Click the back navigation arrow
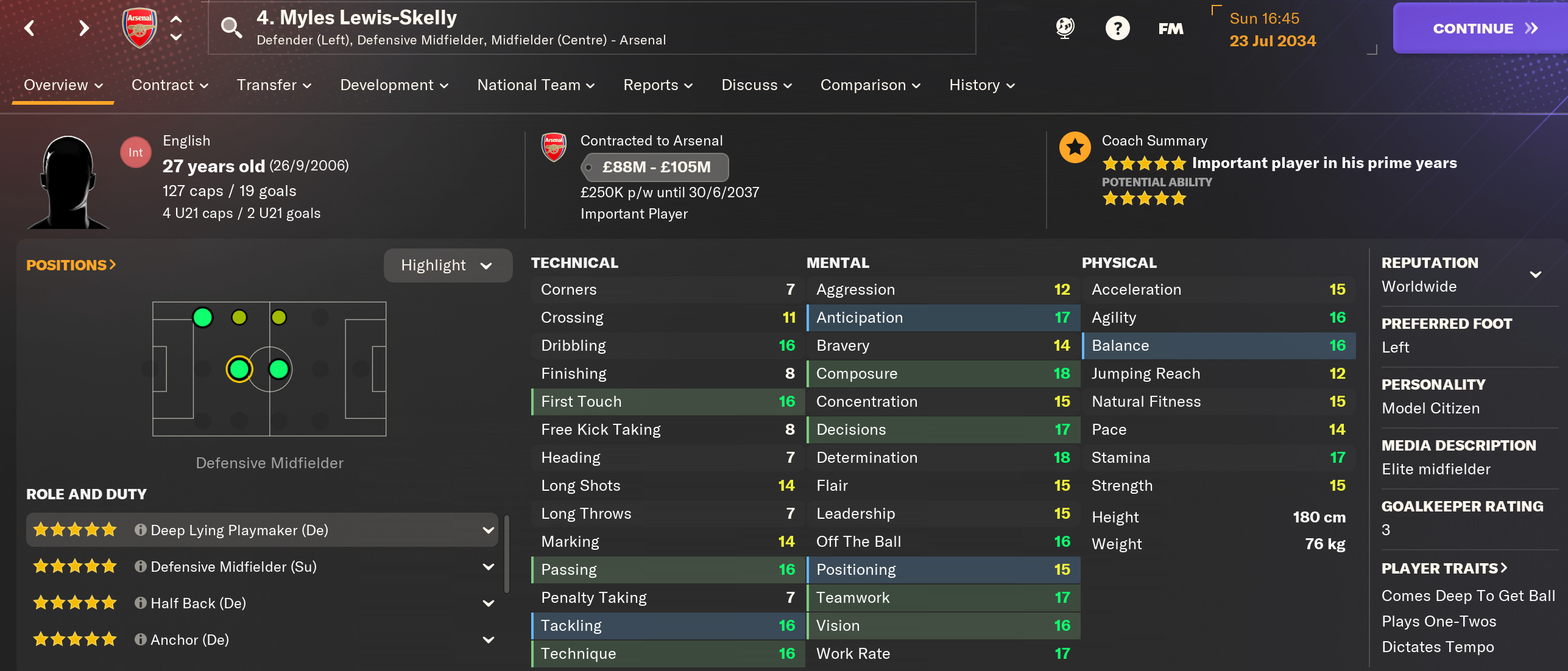 click(30, 28)
